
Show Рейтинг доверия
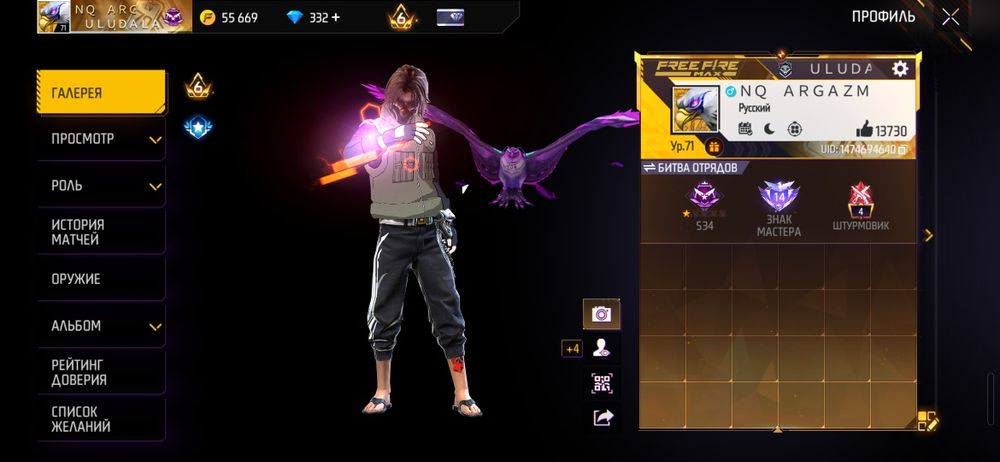click(x=101, y=372)
